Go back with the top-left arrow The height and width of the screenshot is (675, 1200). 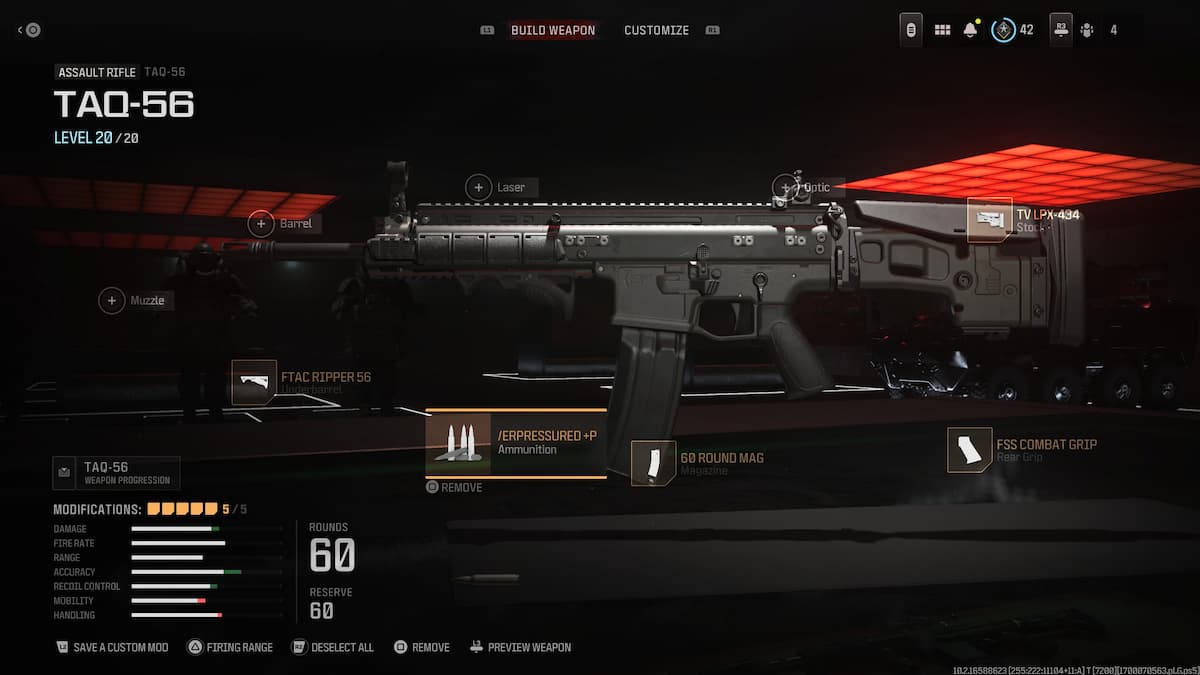pyautogui.click(x=29, y=30)
